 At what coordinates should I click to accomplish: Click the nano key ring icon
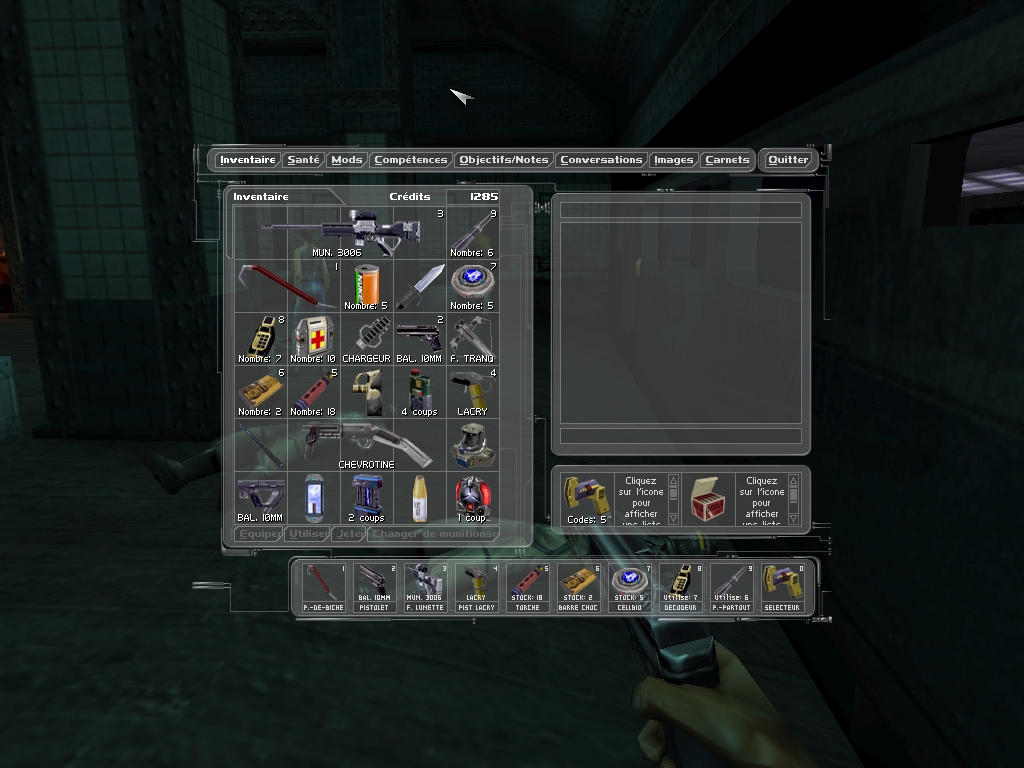(x=587, y=496)
